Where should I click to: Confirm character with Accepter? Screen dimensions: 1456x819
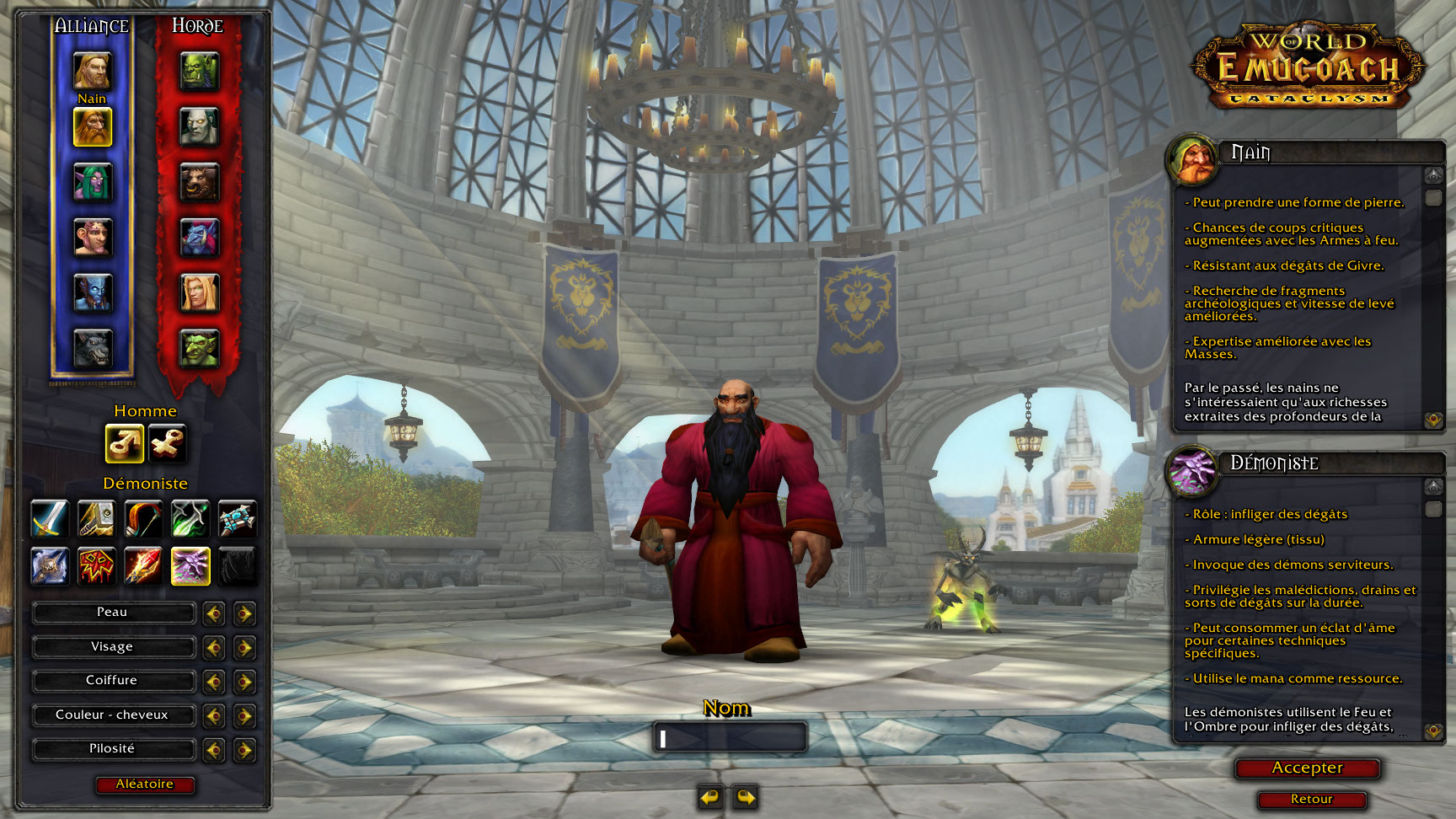[1307, 768]
